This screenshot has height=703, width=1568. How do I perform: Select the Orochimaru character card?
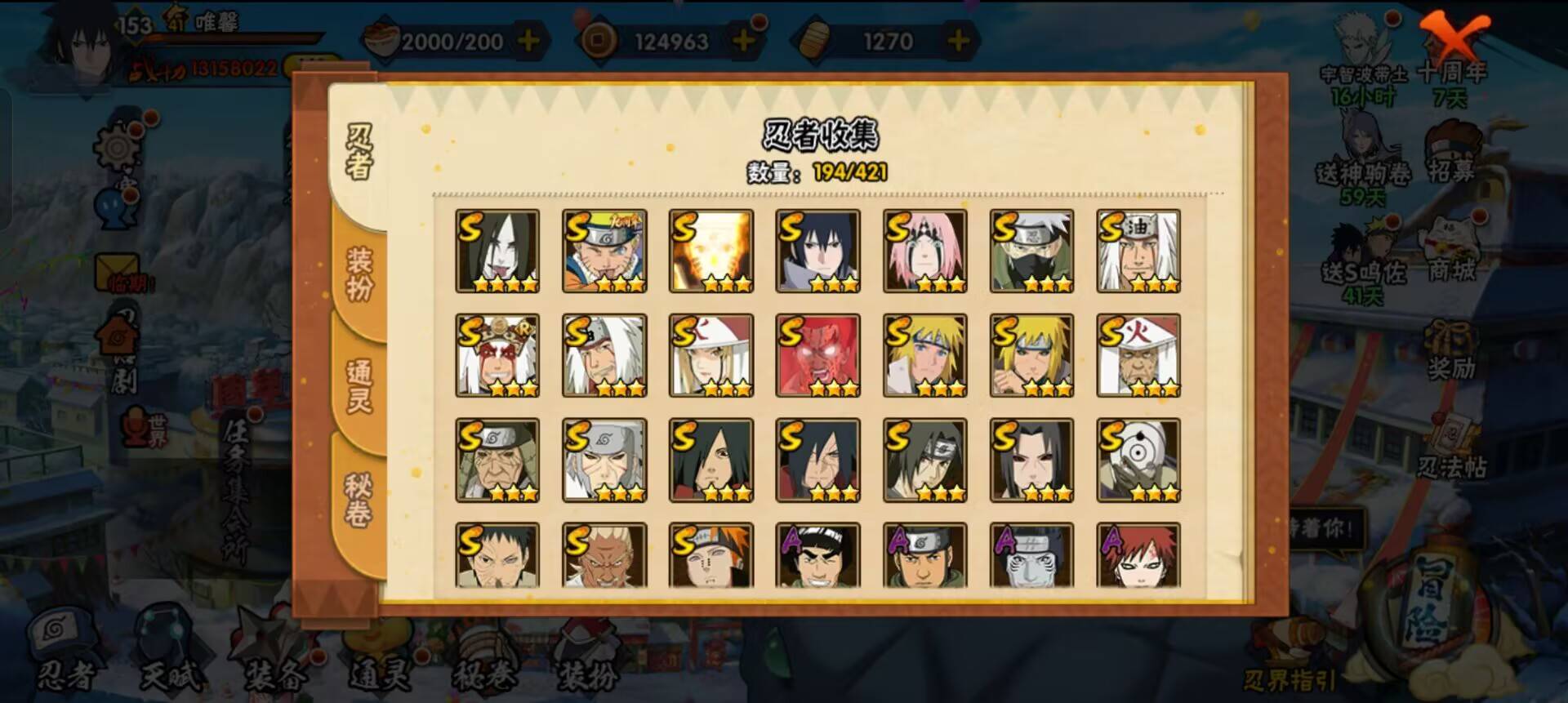[x=497, y=249]
